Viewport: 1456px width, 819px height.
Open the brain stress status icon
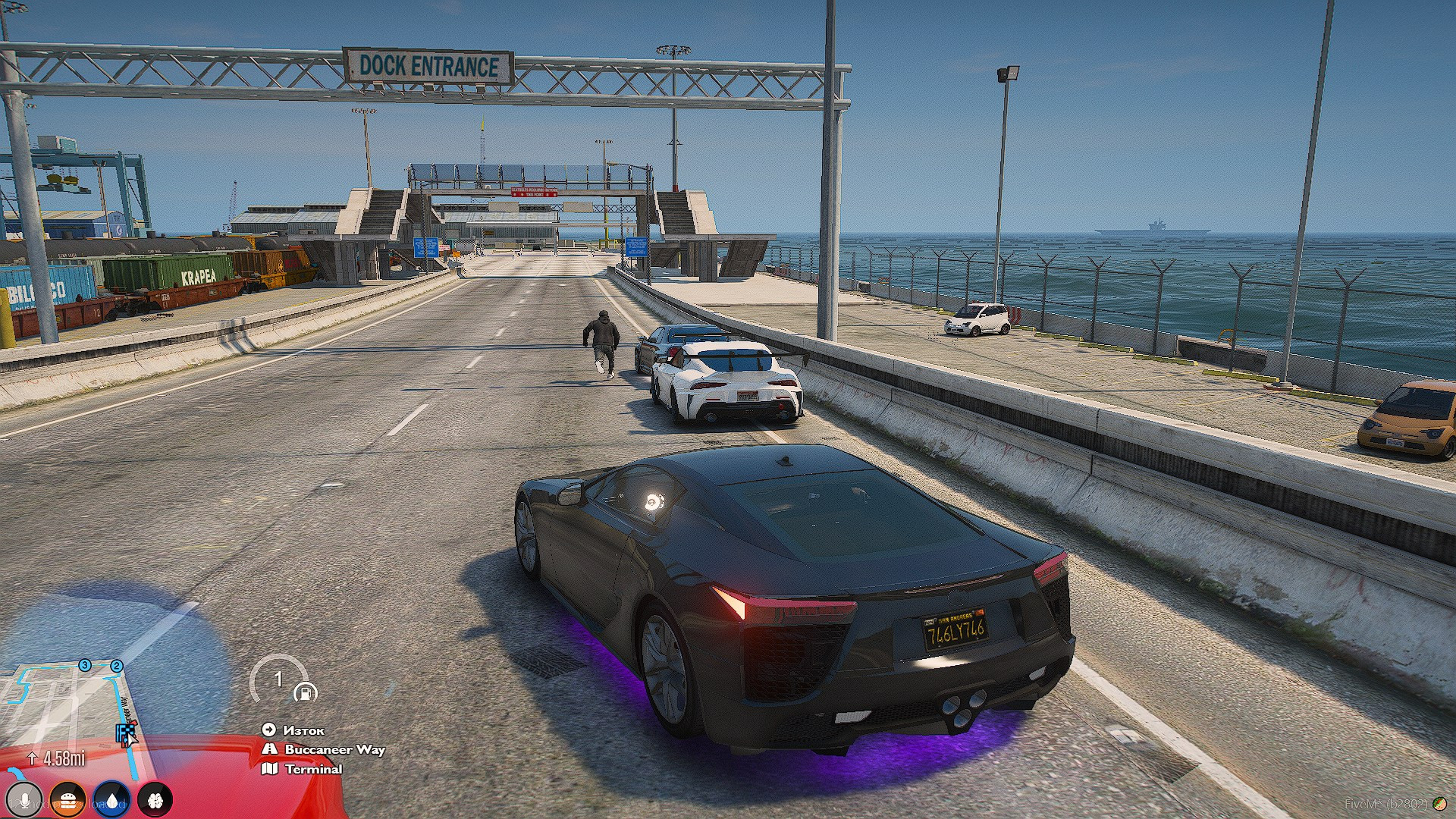click(155, 800)
